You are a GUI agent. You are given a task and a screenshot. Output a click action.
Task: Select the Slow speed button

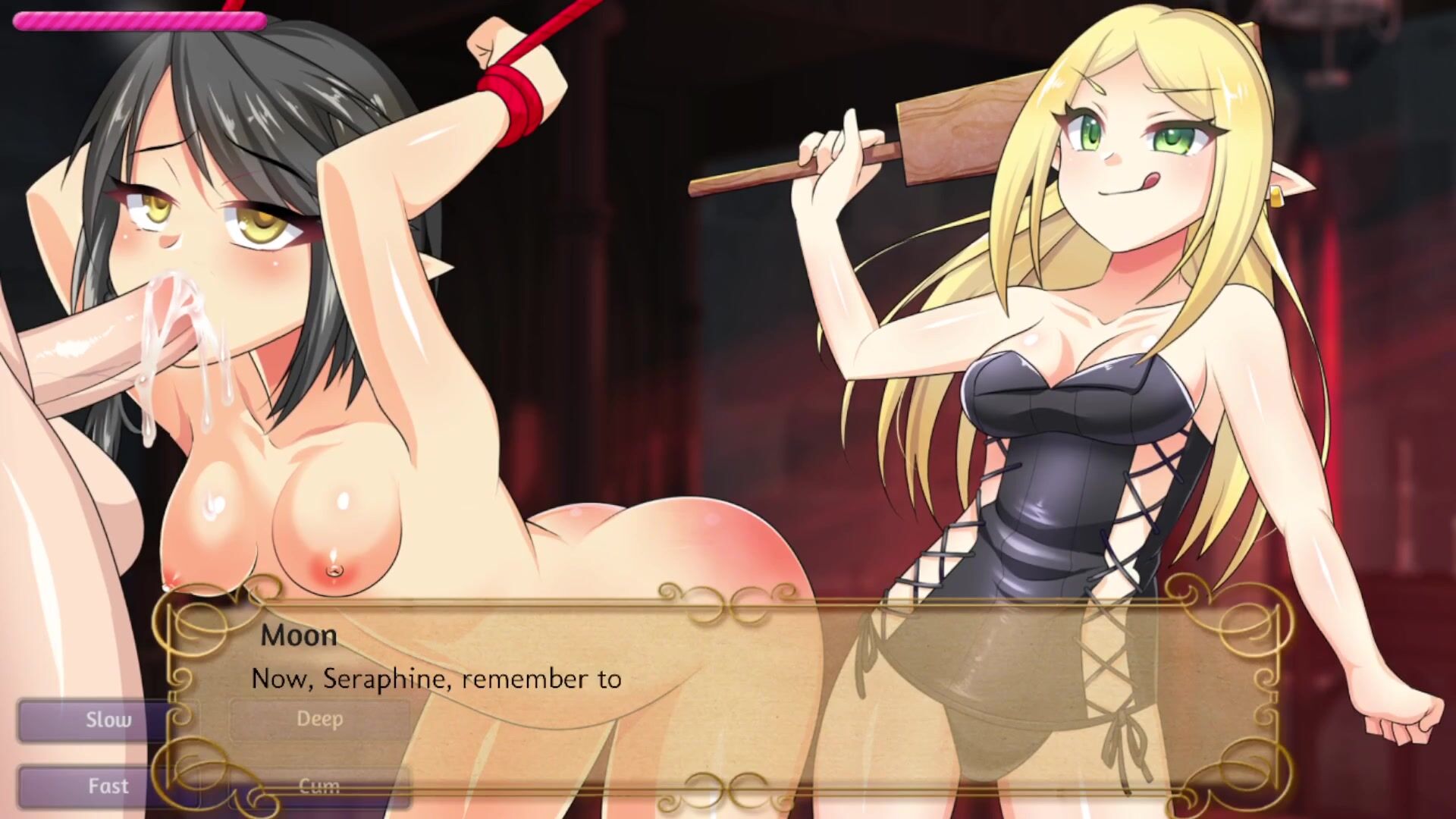106,720
